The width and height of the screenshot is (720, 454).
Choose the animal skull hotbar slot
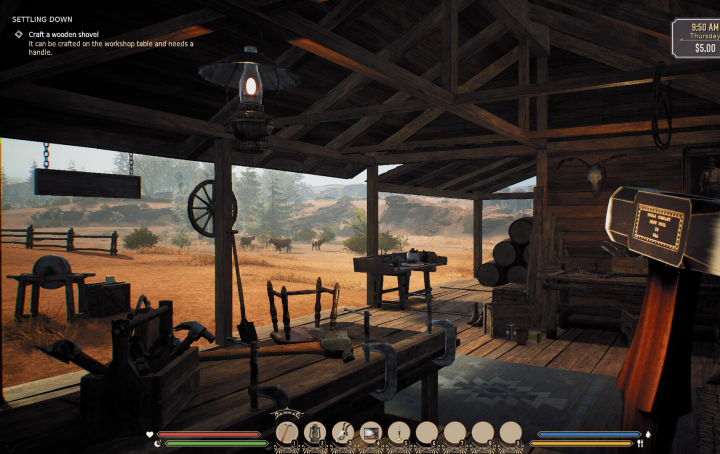tap(343, 432)
